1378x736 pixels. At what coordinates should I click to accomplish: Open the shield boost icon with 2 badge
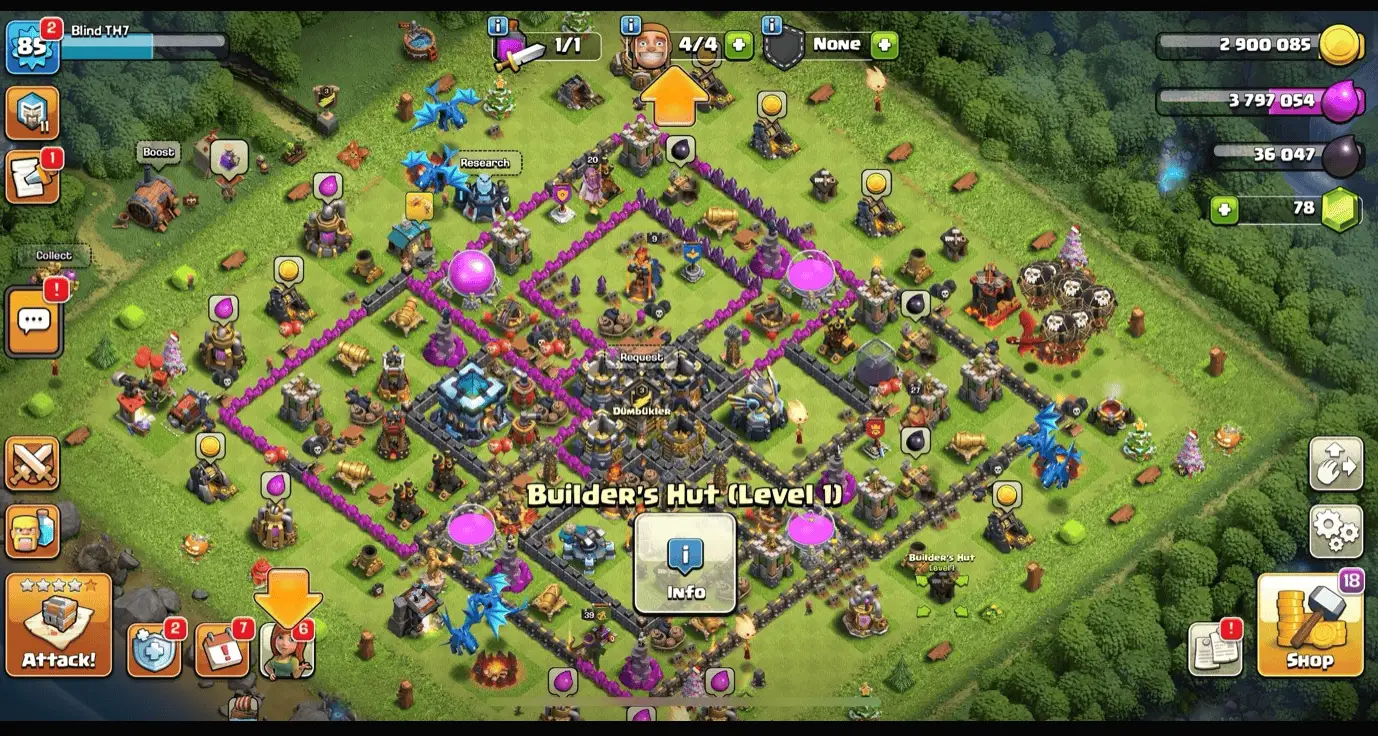tap(155, 648)
